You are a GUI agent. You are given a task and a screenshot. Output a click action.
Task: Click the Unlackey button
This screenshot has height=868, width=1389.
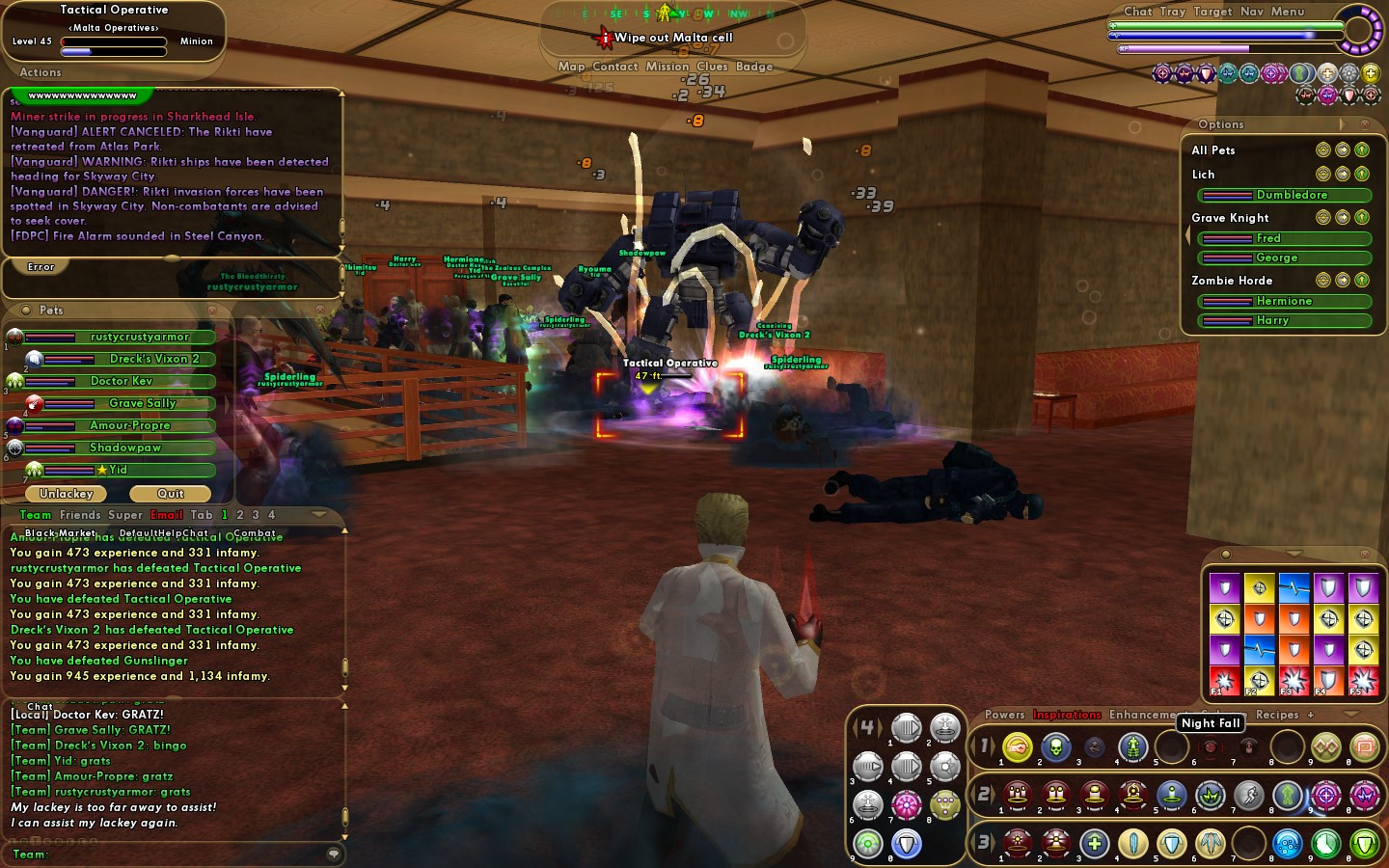pos(66,494)
